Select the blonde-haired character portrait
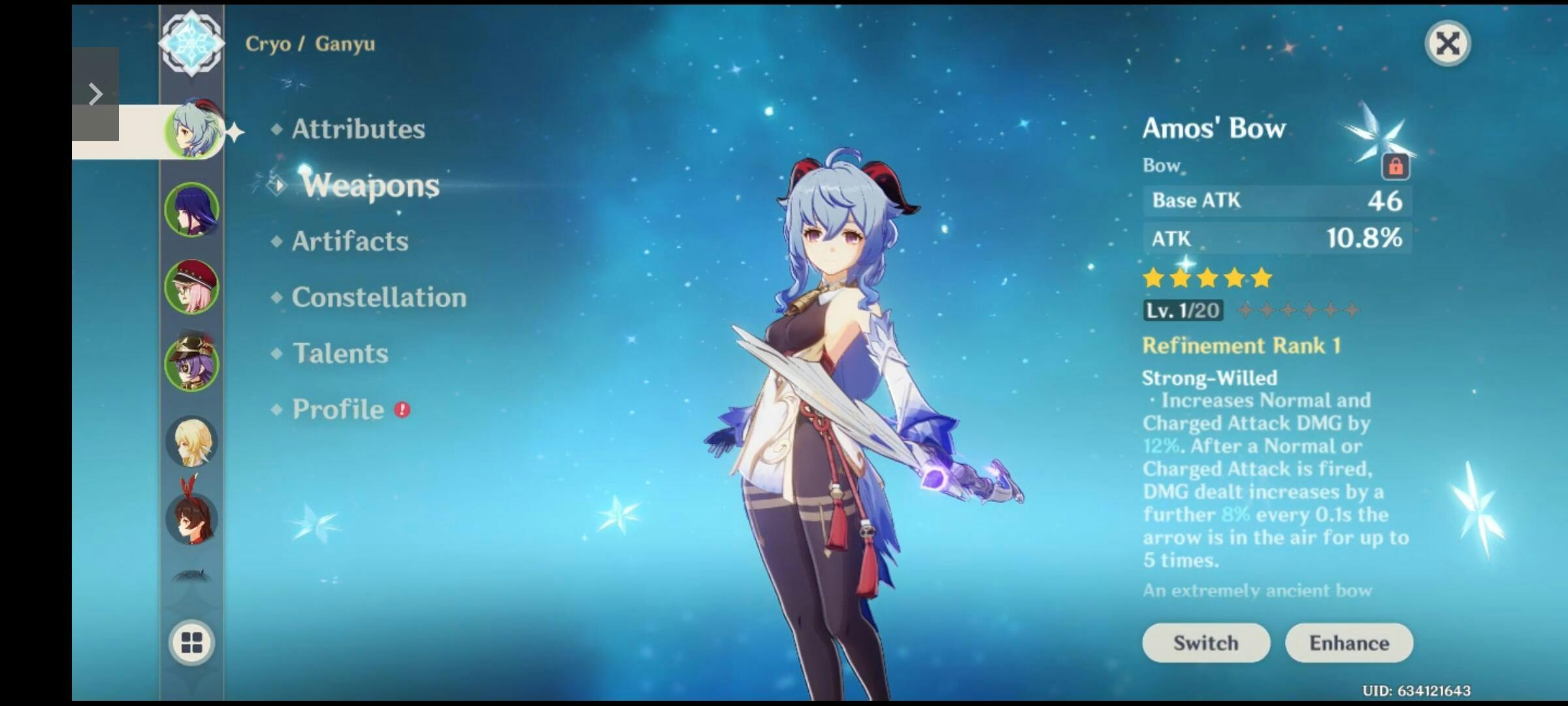Screen dimensions: 1568x706 (191, 441)
